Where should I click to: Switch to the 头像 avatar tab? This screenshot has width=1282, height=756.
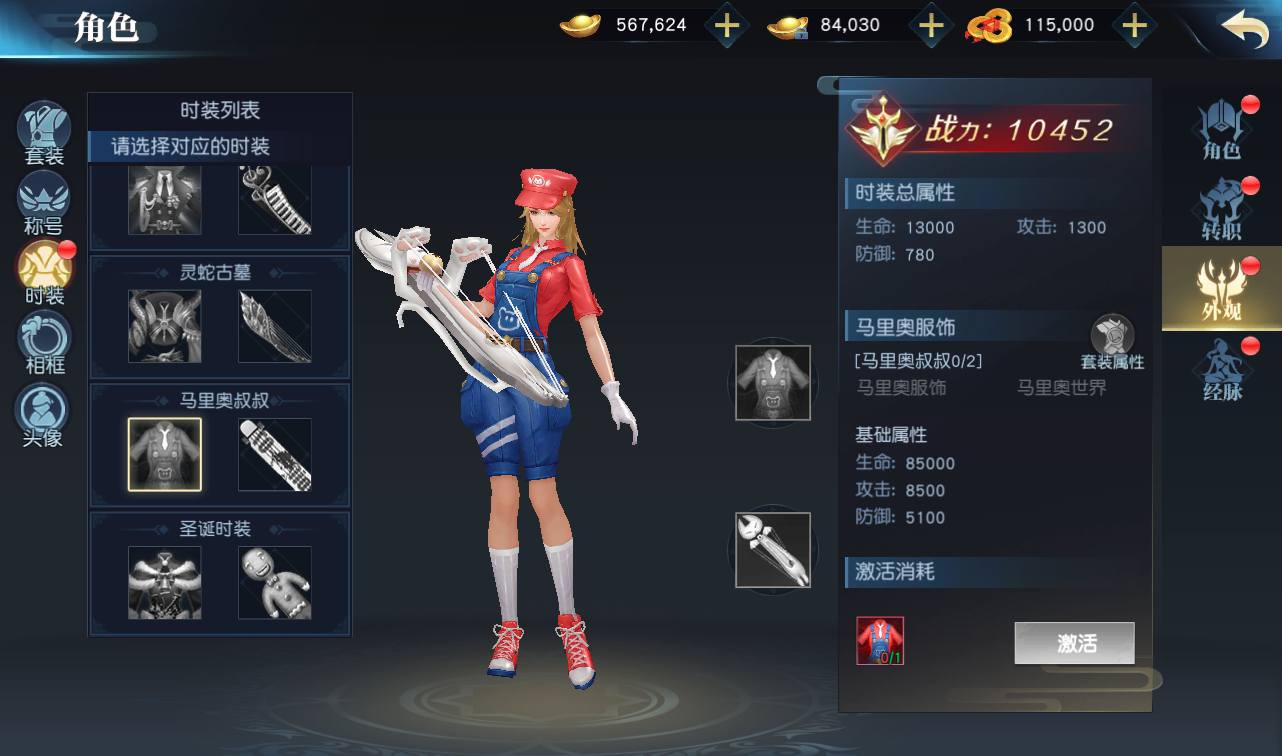tap(44, 414)
